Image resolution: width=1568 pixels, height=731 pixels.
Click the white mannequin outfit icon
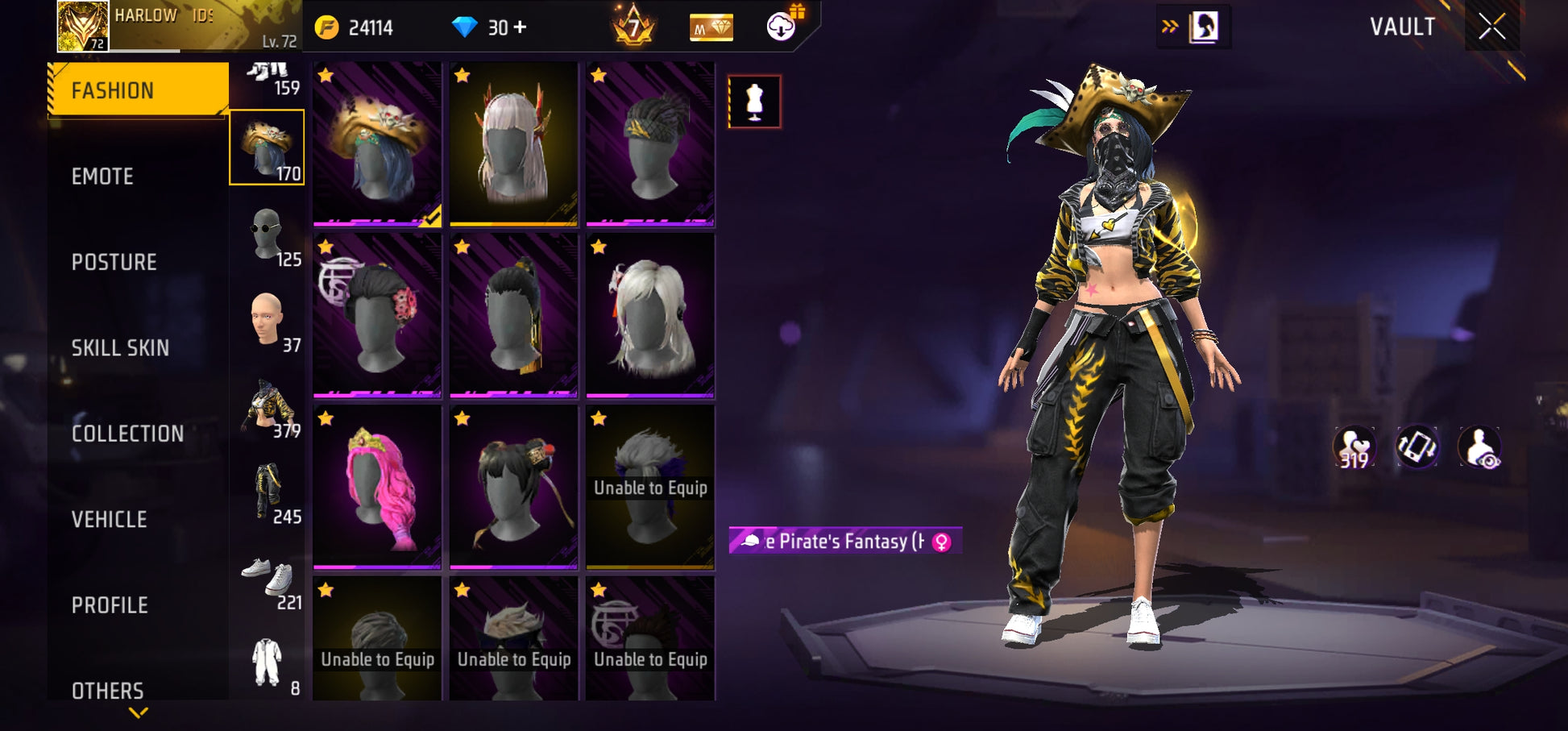click(754, 102)
